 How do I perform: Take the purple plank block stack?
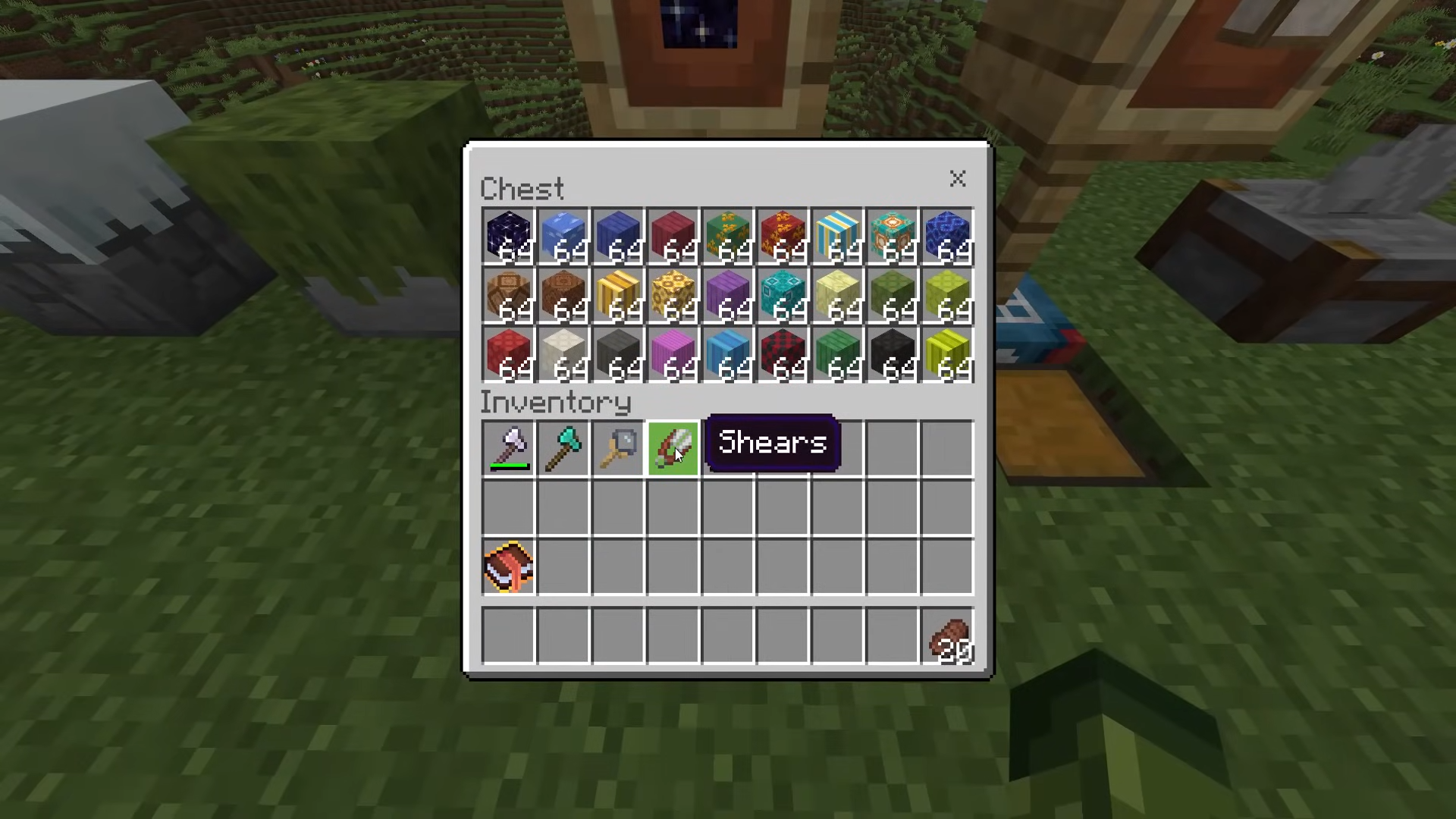(x=727, y=294)
